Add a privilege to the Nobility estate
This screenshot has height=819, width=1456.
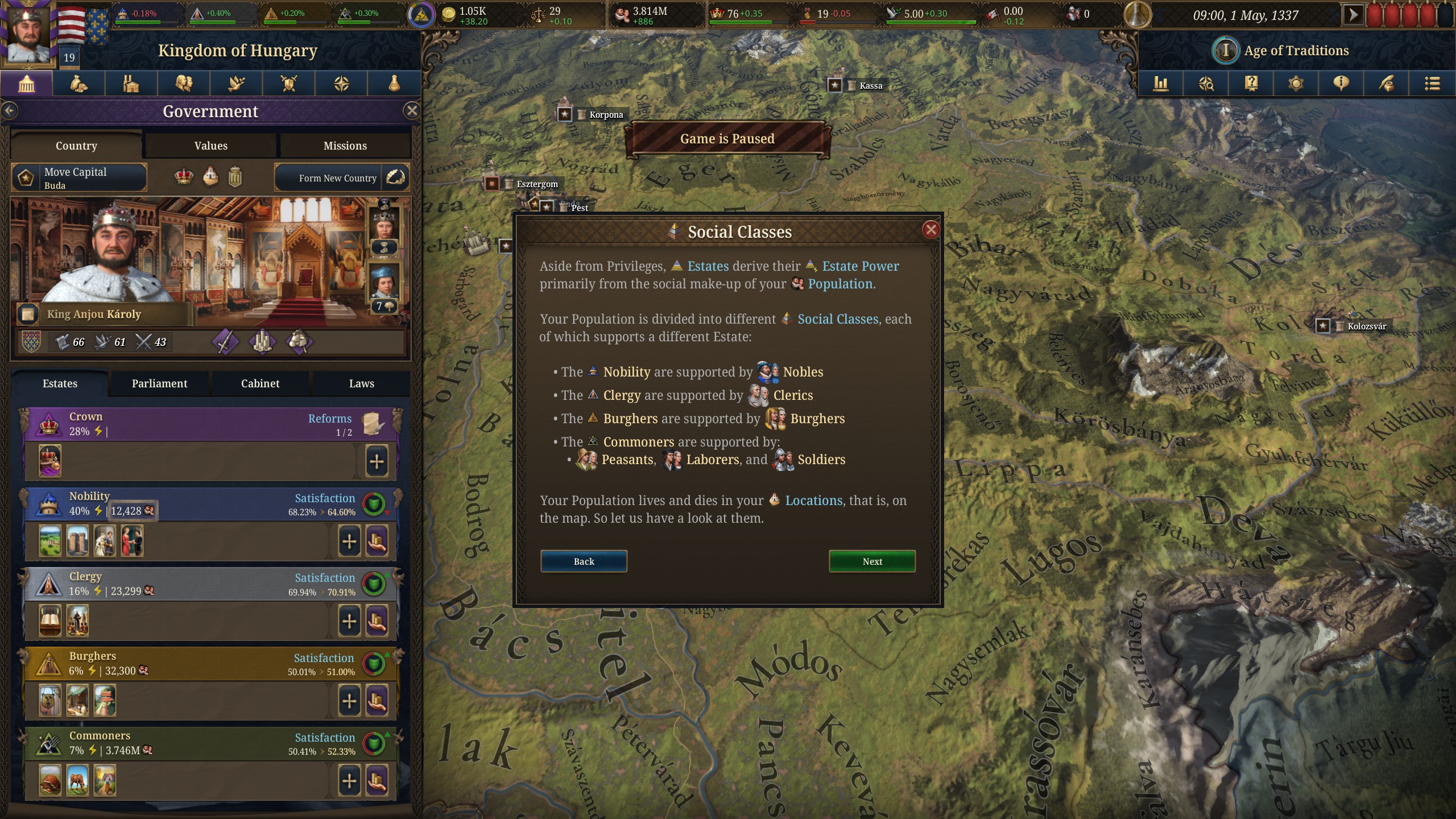tap(349, 541)
